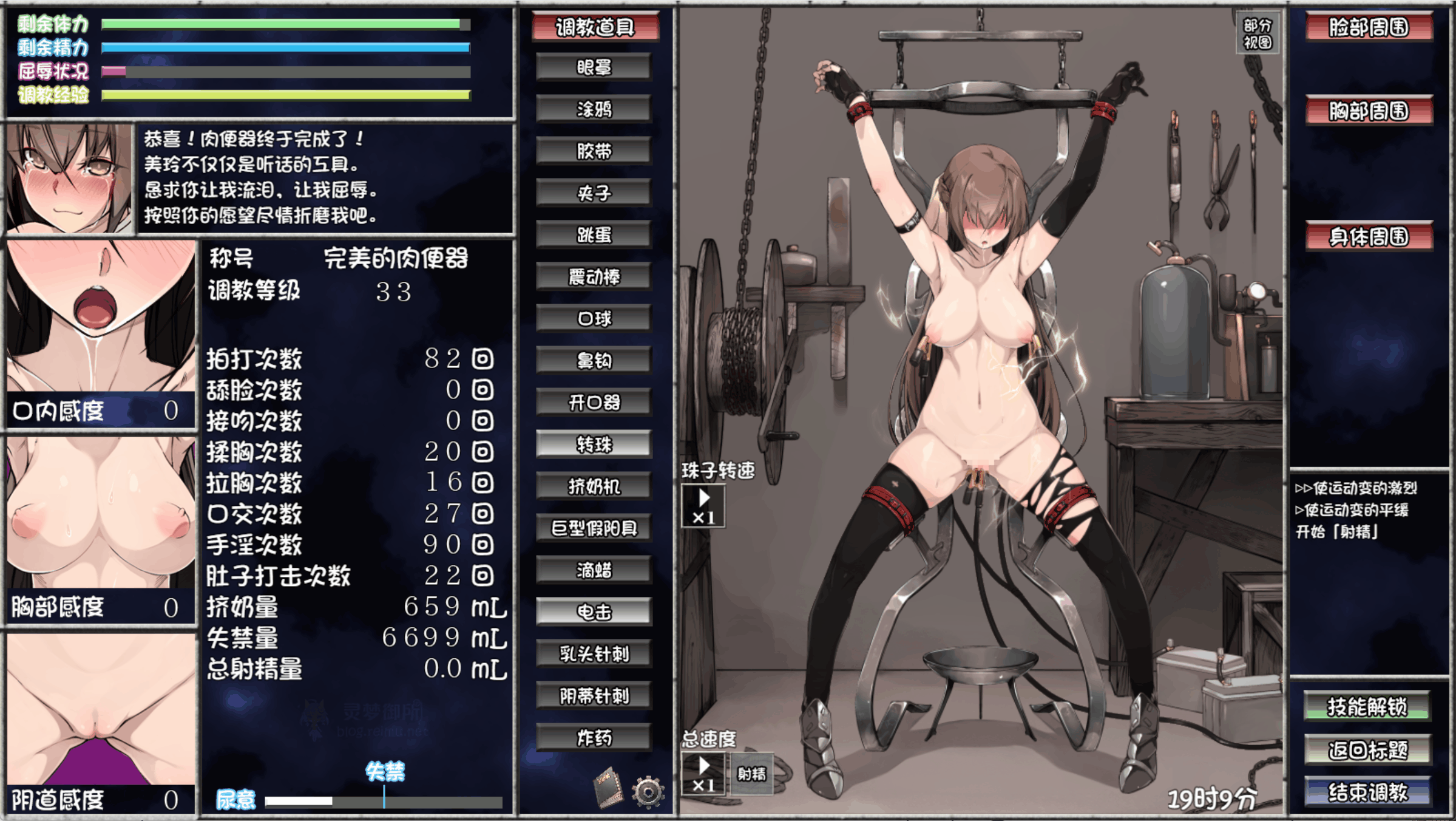1456x821 pixels.
Task: Open the gear settings icon
Action: pos(648,791)
